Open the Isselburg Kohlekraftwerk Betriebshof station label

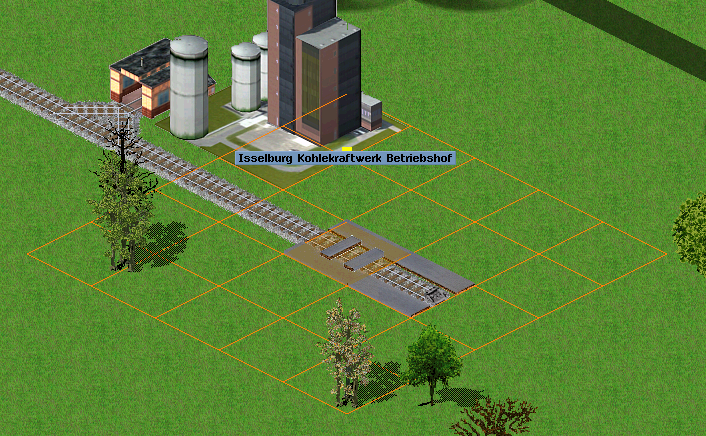click(345, 158)
